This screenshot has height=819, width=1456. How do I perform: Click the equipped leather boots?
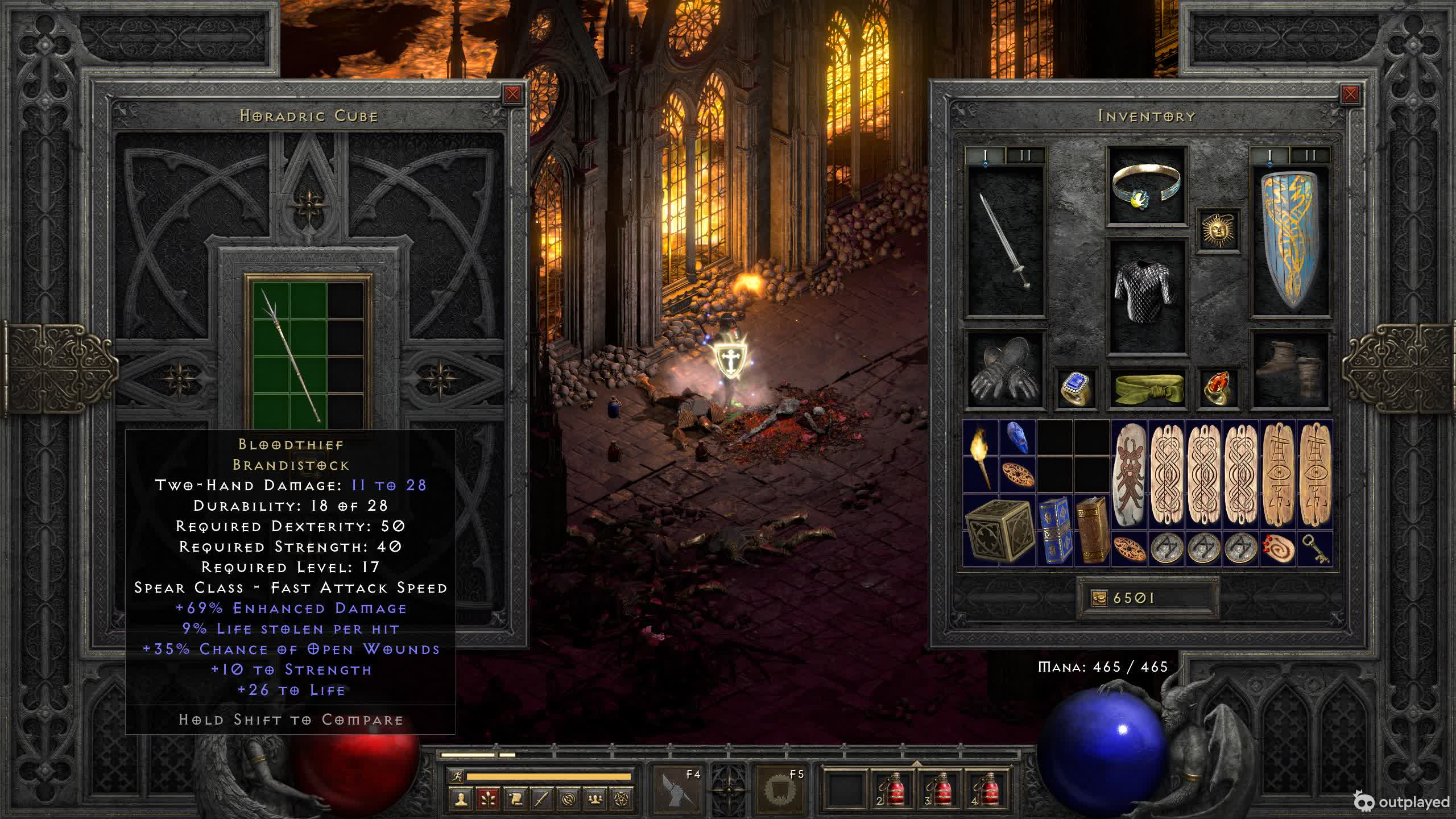(1290, 371)
